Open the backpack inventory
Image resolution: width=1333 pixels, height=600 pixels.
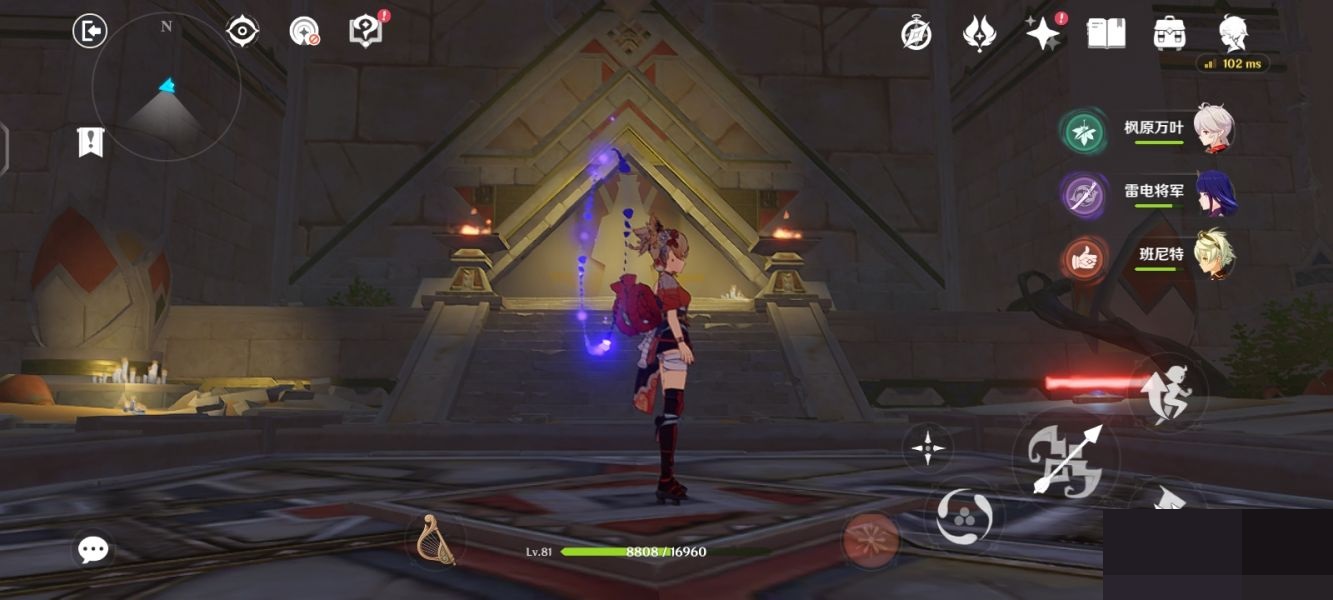coord(1169,33)
